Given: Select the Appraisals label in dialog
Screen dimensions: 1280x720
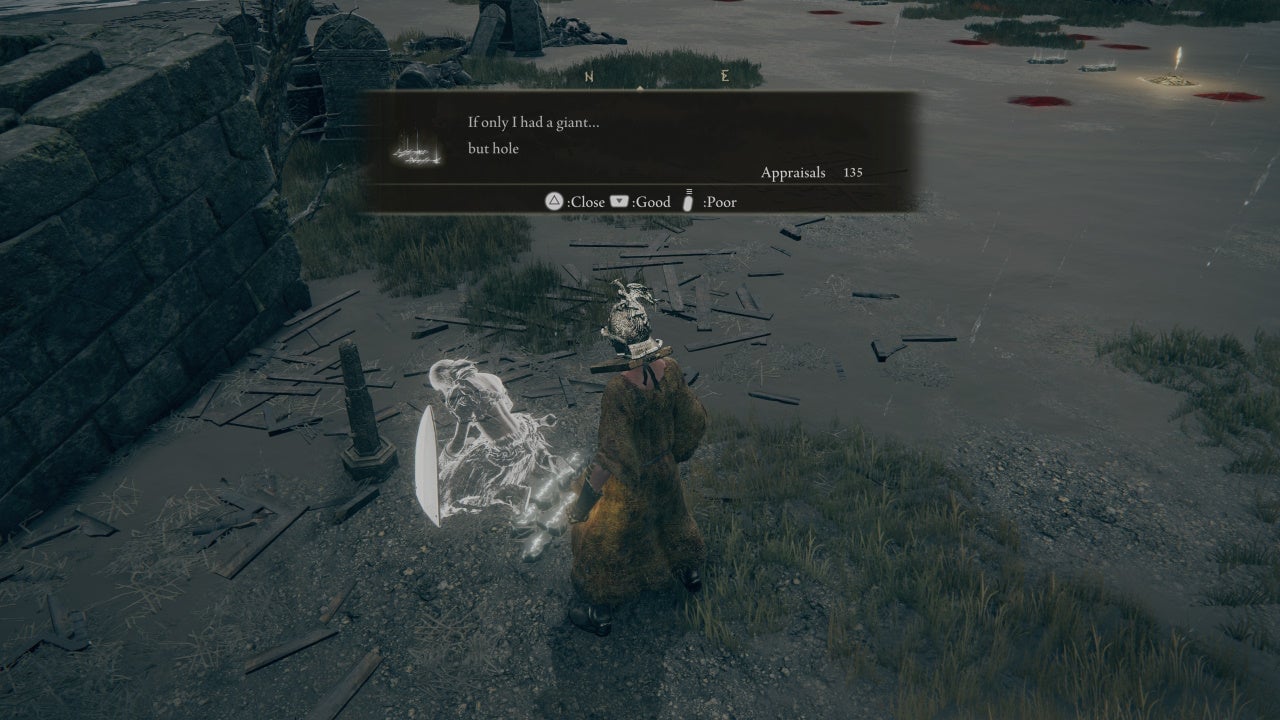Looking at the screenshot, I should click(793, 172).
